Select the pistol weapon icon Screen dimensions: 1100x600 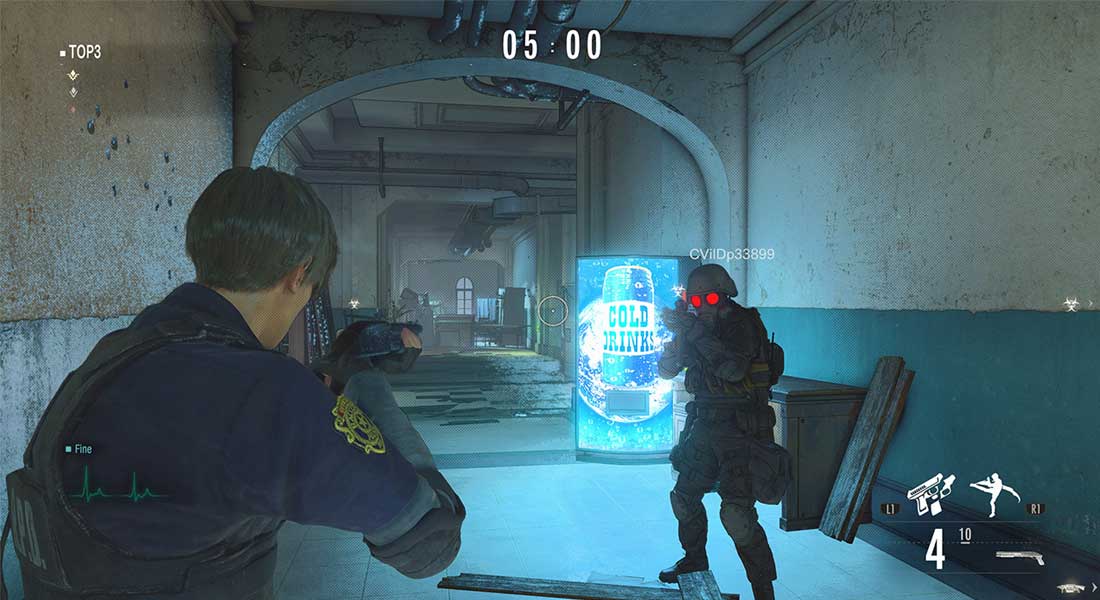pyautogui.click(x=932, y=493)
